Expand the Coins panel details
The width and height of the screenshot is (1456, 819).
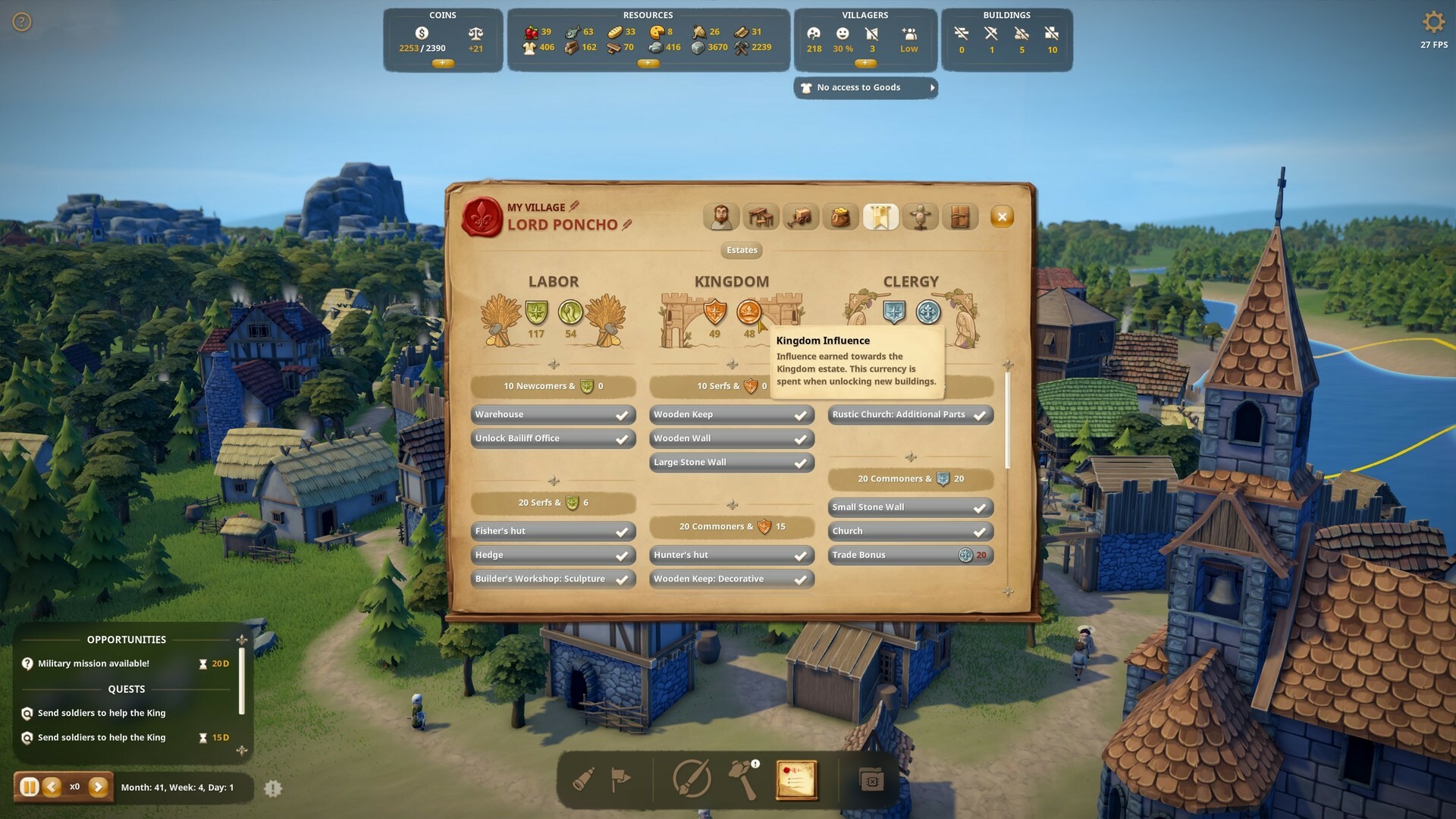click(x=443, y=64)
